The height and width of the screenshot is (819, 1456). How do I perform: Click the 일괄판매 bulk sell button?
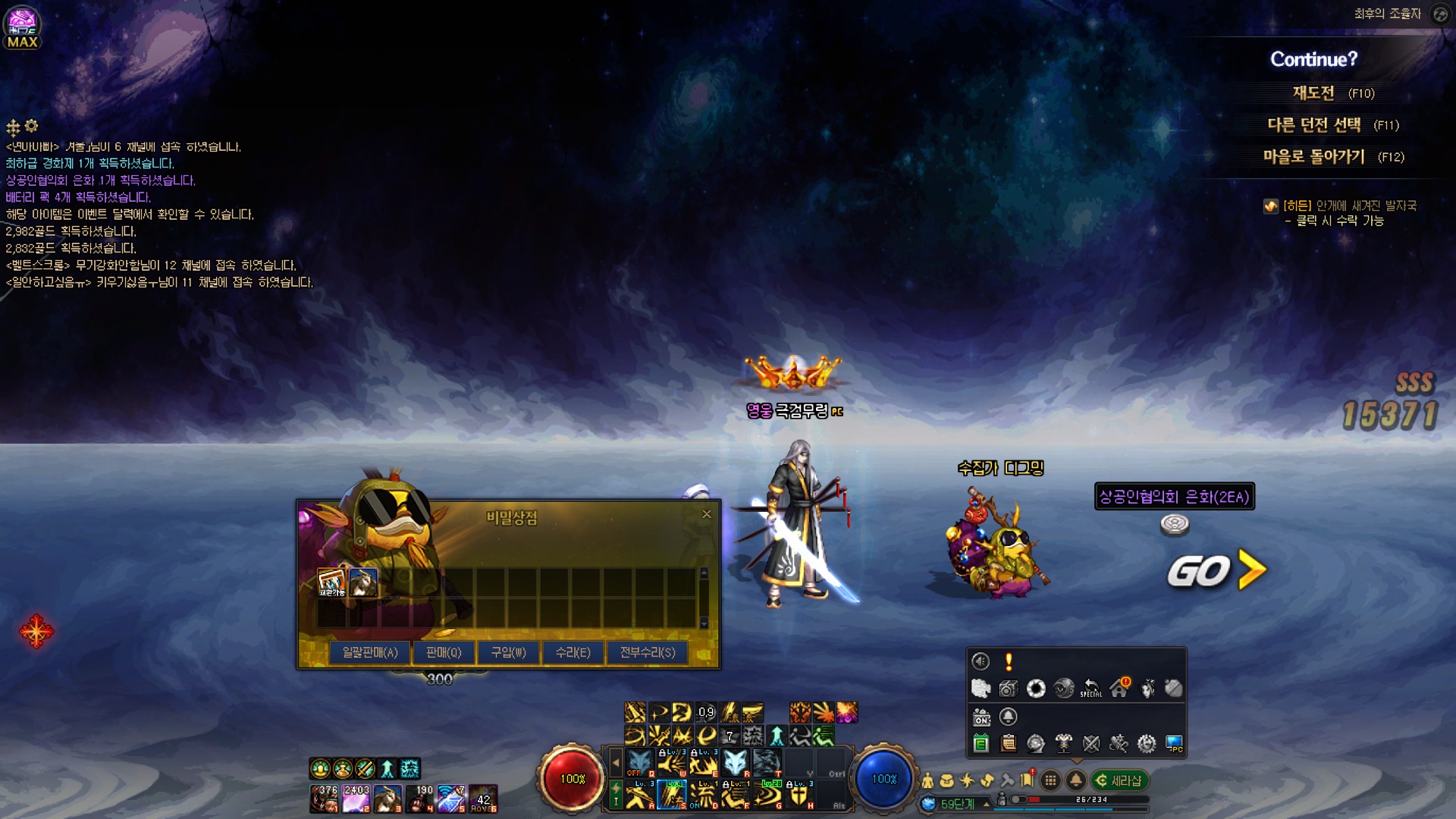tap(370, 652)
